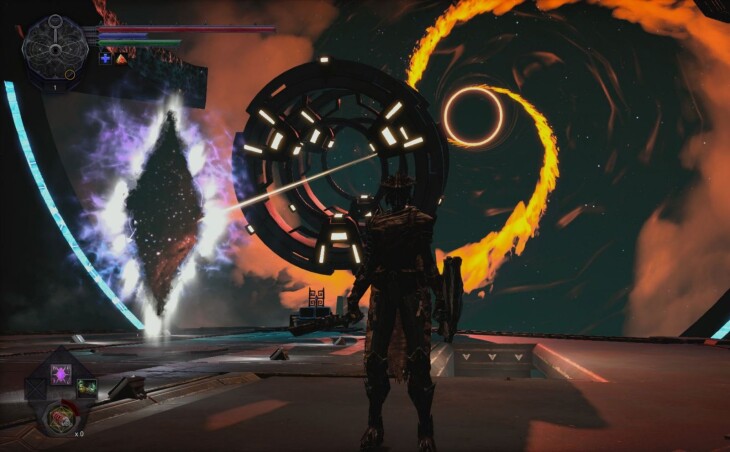Activate the purple starburst ability slot
The width and height of the screenshot is (730, 452).
point(61,374)
